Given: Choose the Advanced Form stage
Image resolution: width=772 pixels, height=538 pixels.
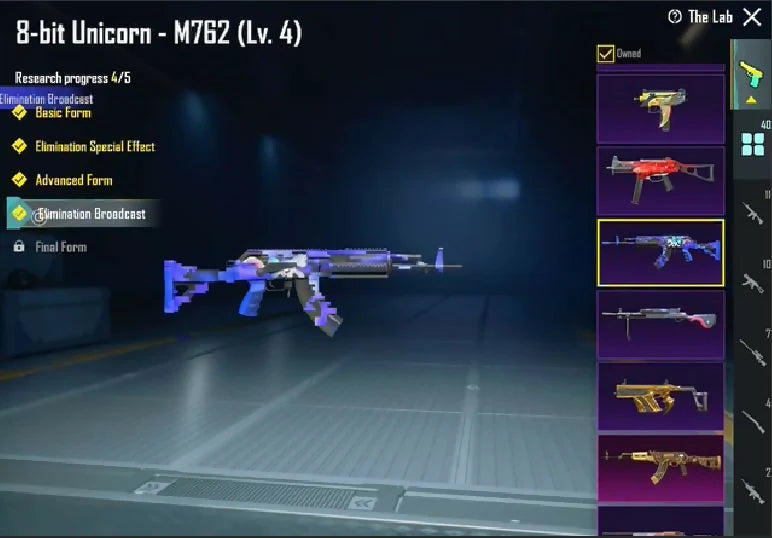Looking at the screenshot, I should click(73, 181).
